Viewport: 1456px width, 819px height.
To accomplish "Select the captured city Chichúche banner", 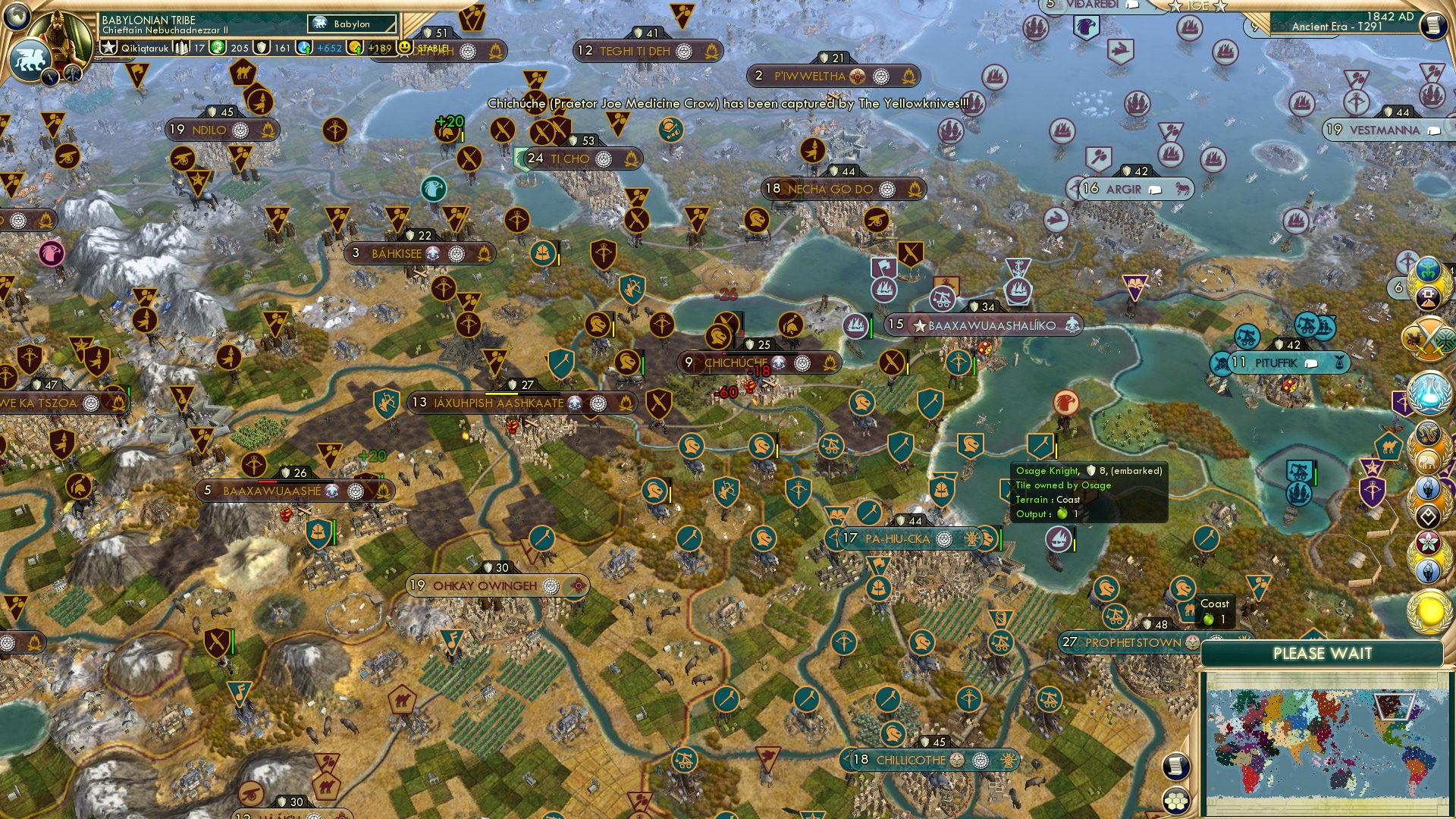I will click(x=739, y=362).
